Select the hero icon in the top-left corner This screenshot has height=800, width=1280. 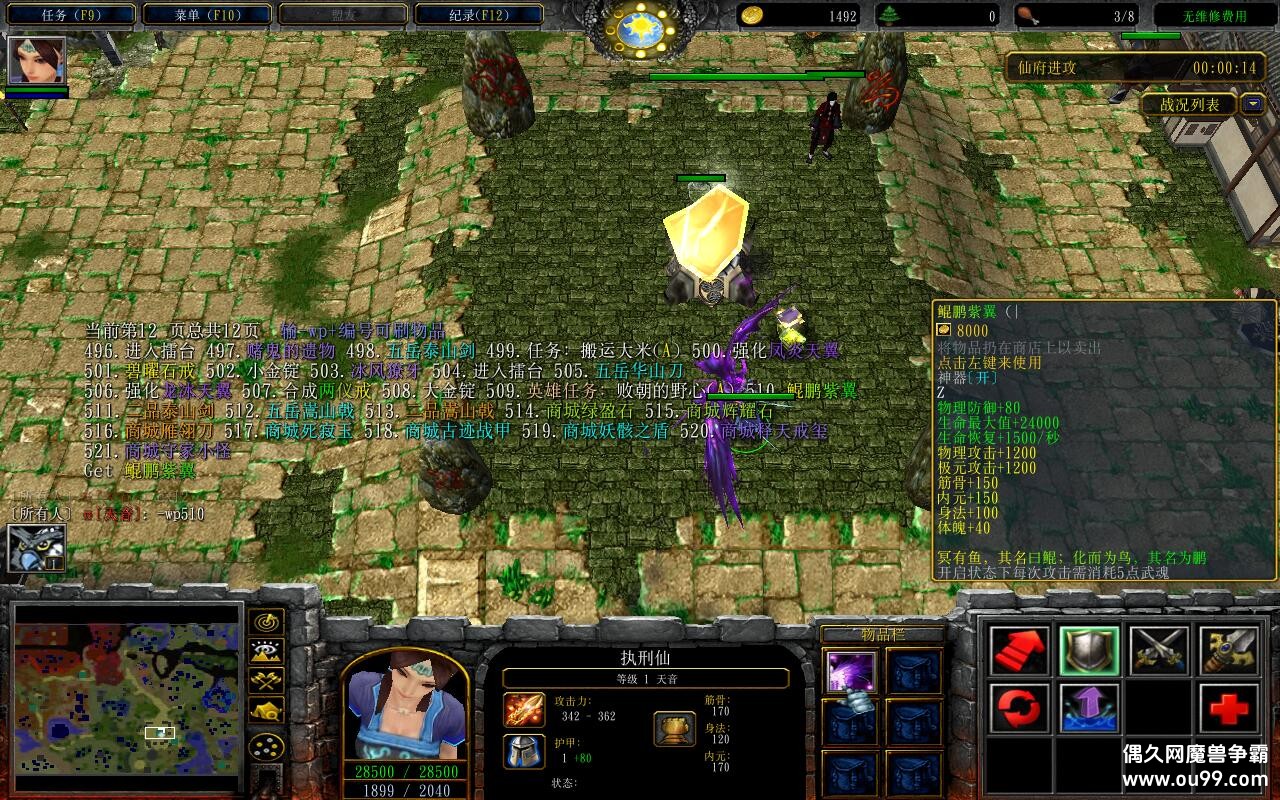coord(37,60)
